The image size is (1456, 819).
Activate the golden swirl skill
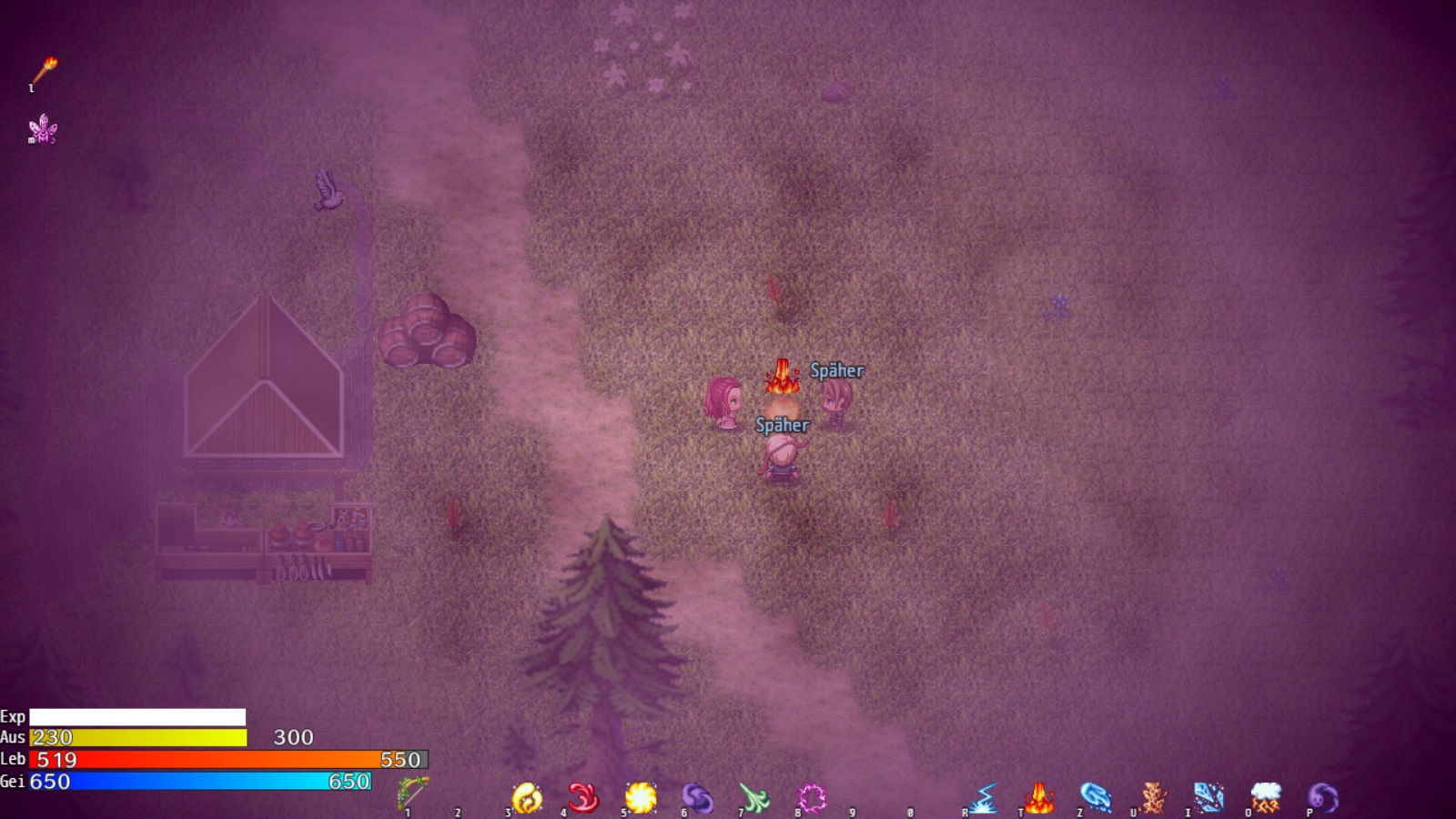coord(527,798)
